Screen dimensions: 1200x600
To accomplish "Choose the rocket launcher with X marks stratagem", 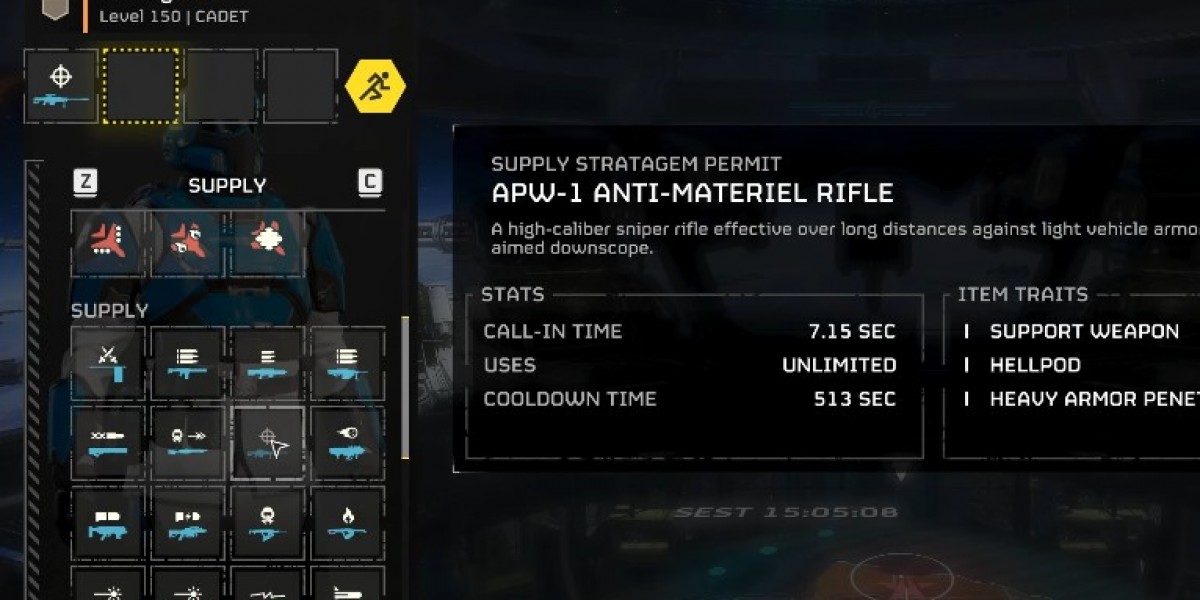I will (108, 442).
